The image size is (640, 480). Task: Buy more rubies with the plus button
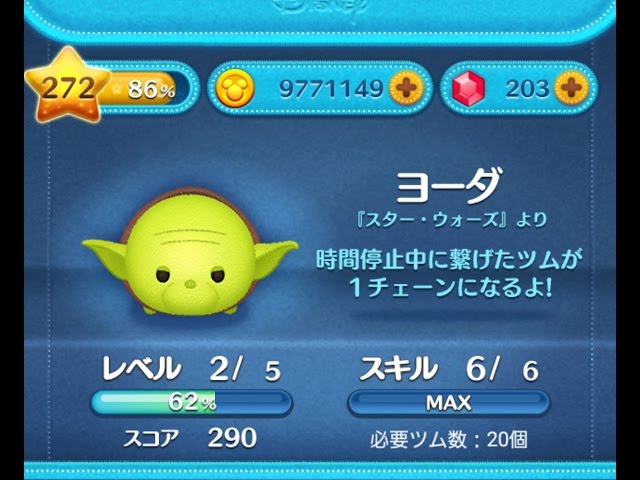tap(568, 88)
